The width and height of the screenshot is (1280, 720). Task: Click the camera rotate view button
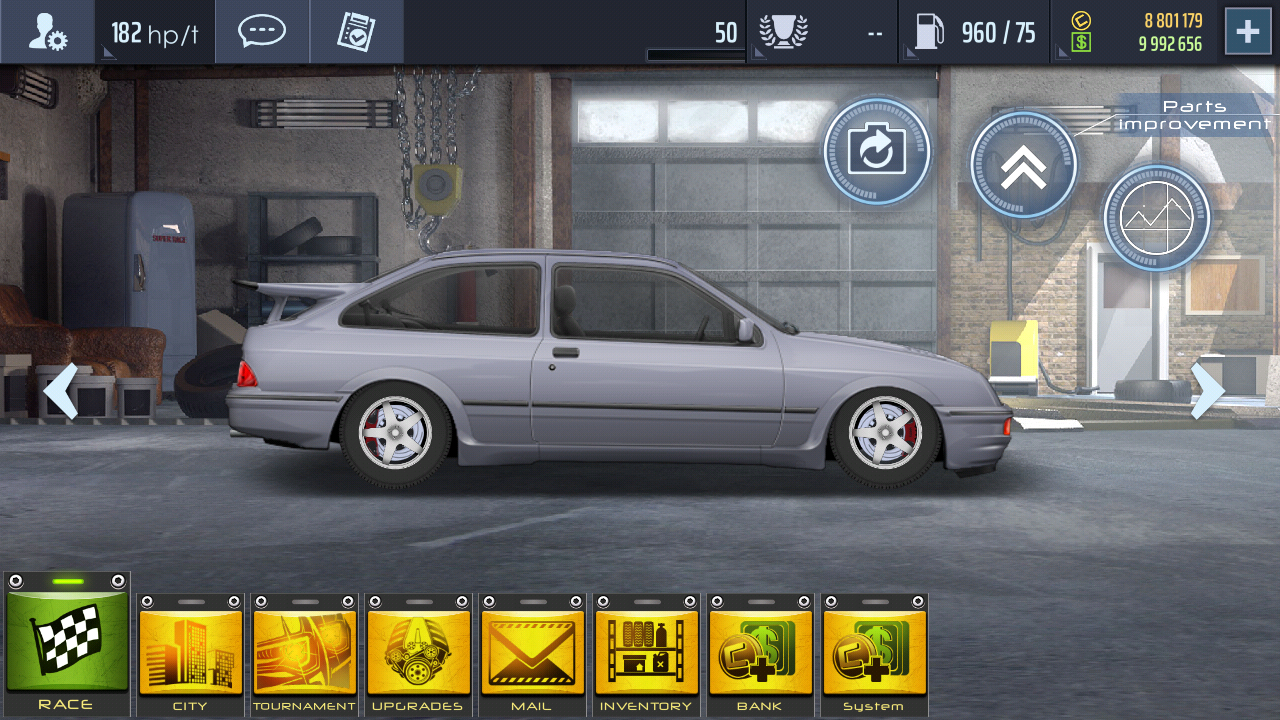coord(877,152)
